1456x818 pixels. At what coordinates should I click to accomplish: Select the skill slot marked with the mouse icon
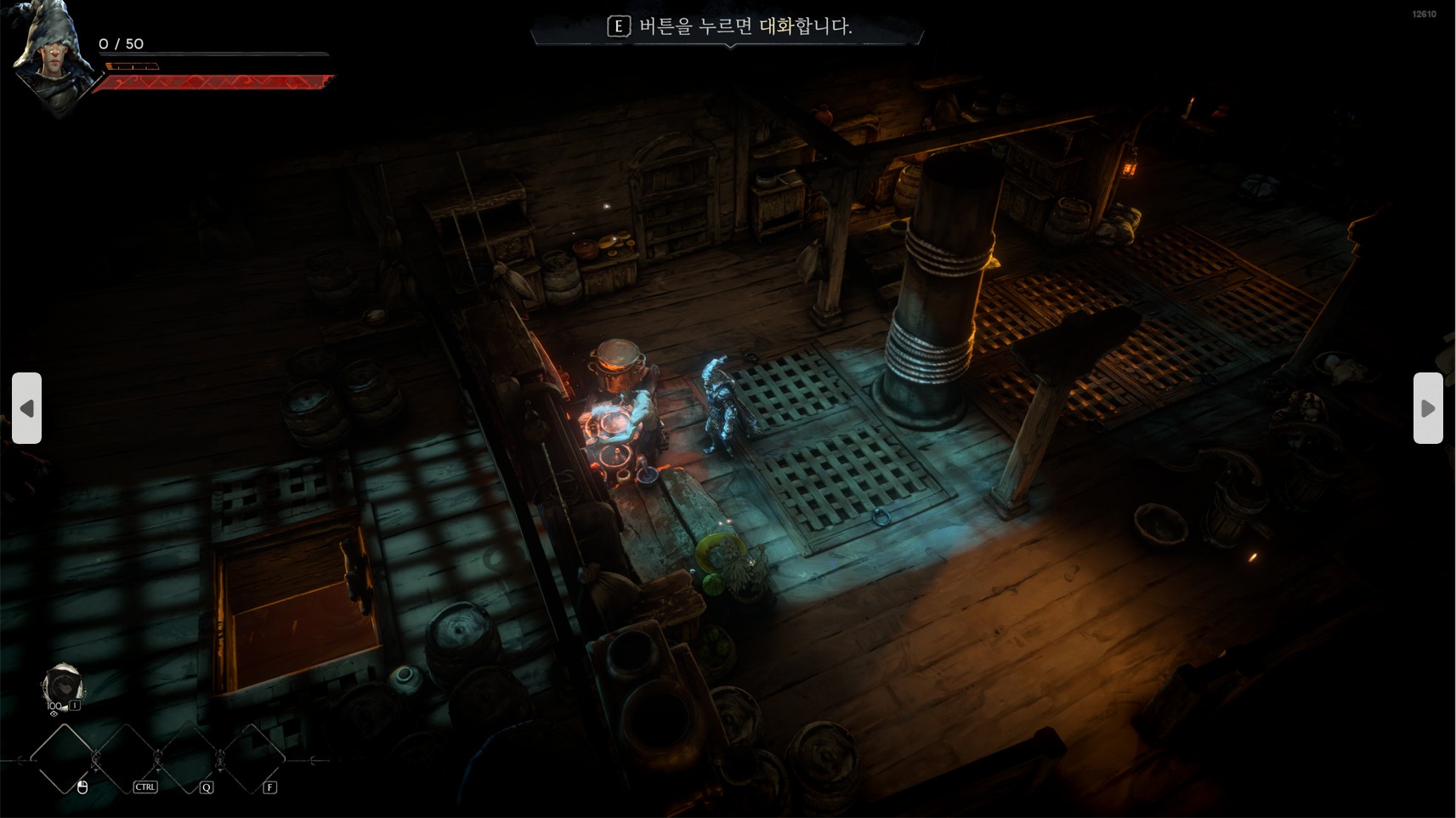click(x=64, y=758)
